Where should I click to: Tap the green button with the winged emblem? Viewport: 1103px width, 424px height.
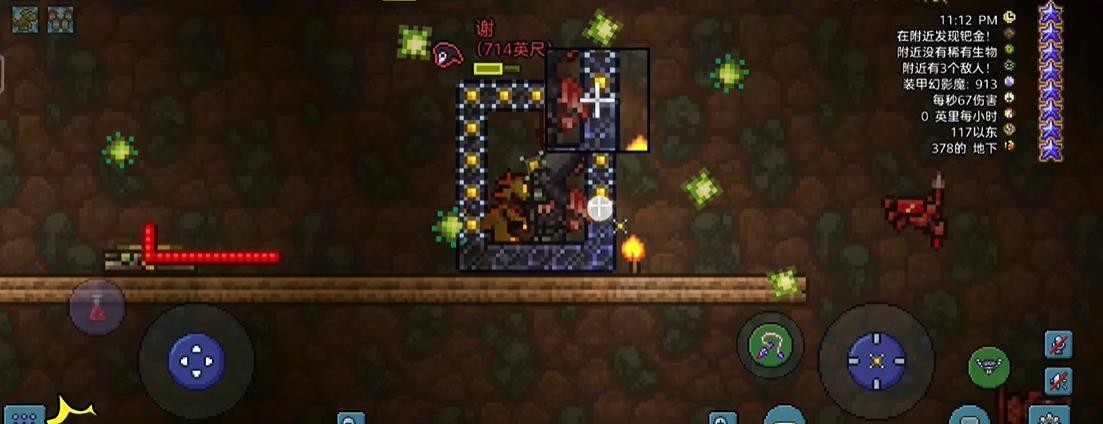(x=988, y=366)
